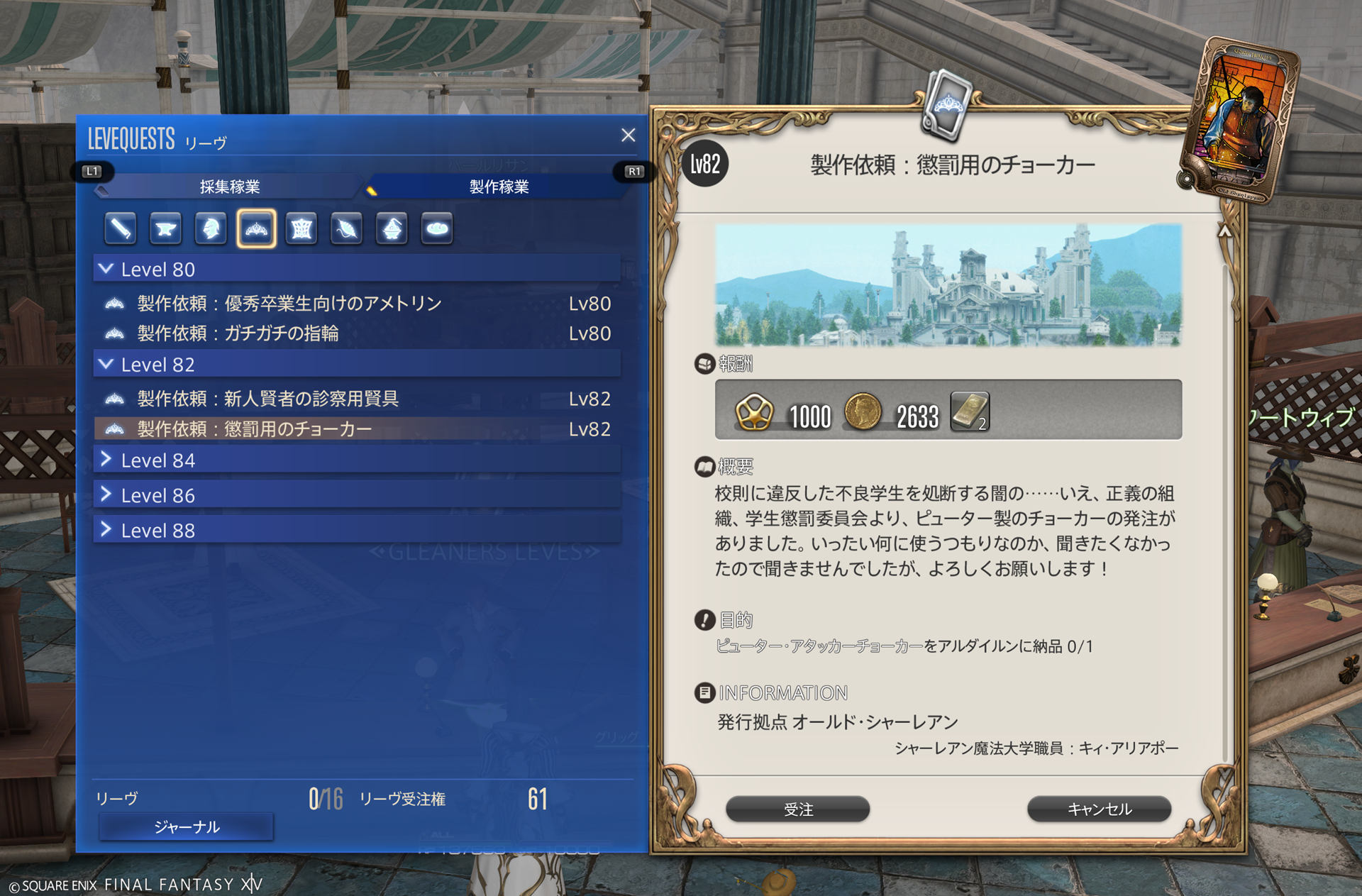
Task: Collapse the Level 80 leve group
Action: pos(106,269)
